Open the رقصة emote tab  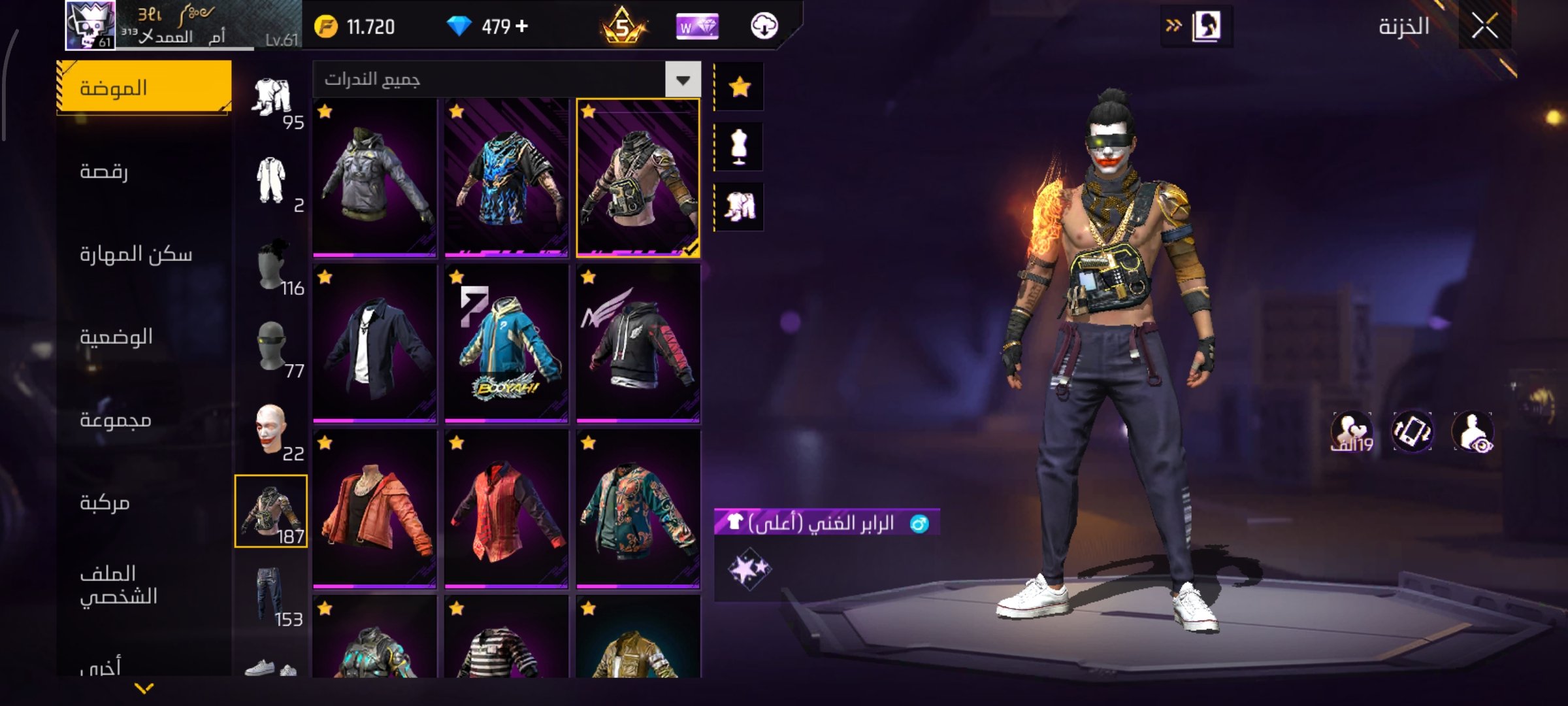105,171
